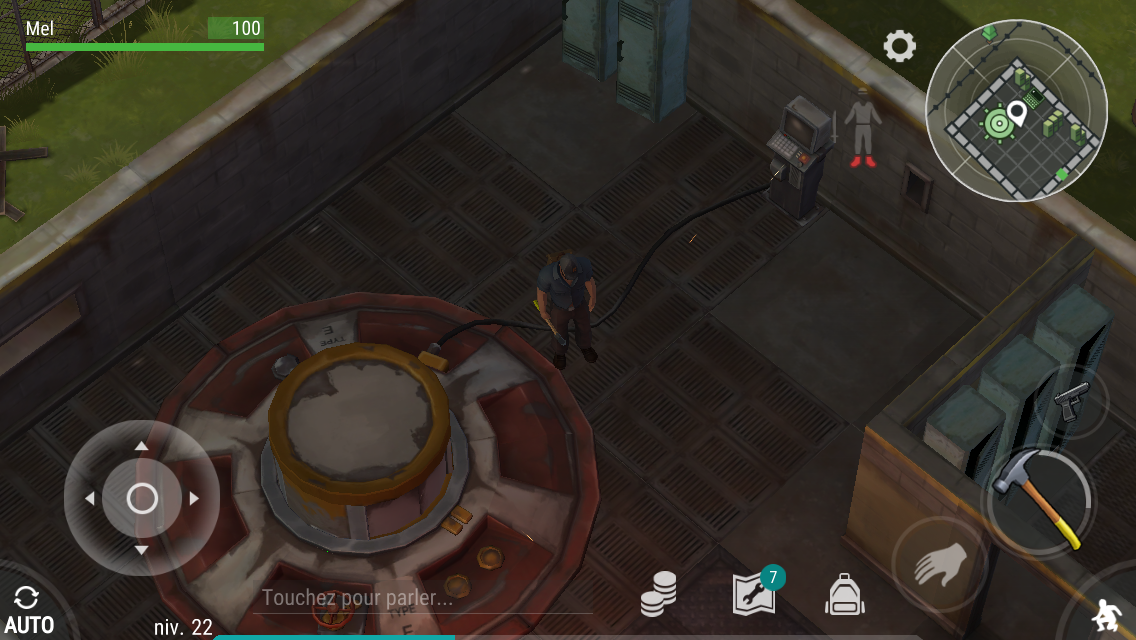The width and height of the screenshot is (1136, 640).
Task: Toggle the AUTO mode button
Action: click(x=28, y=610)
